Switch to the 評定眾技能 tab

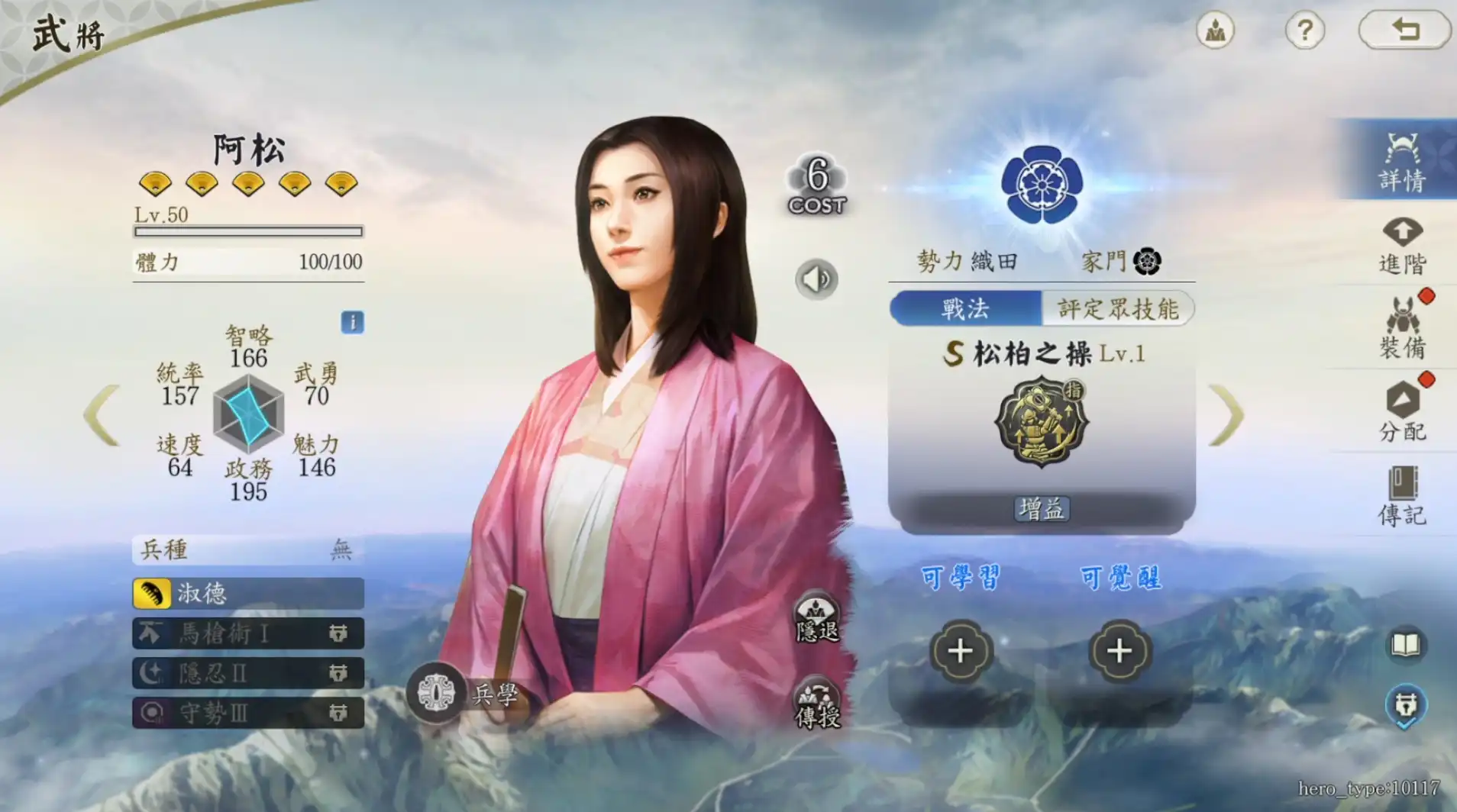coord(1119,308)
